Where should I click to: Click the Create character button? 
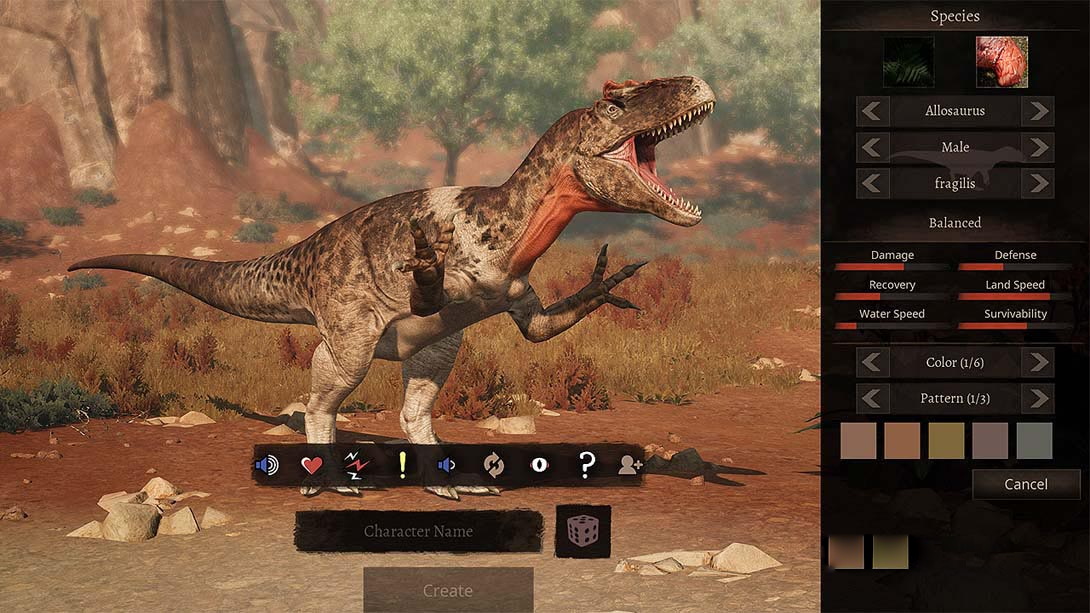(448, 590)
